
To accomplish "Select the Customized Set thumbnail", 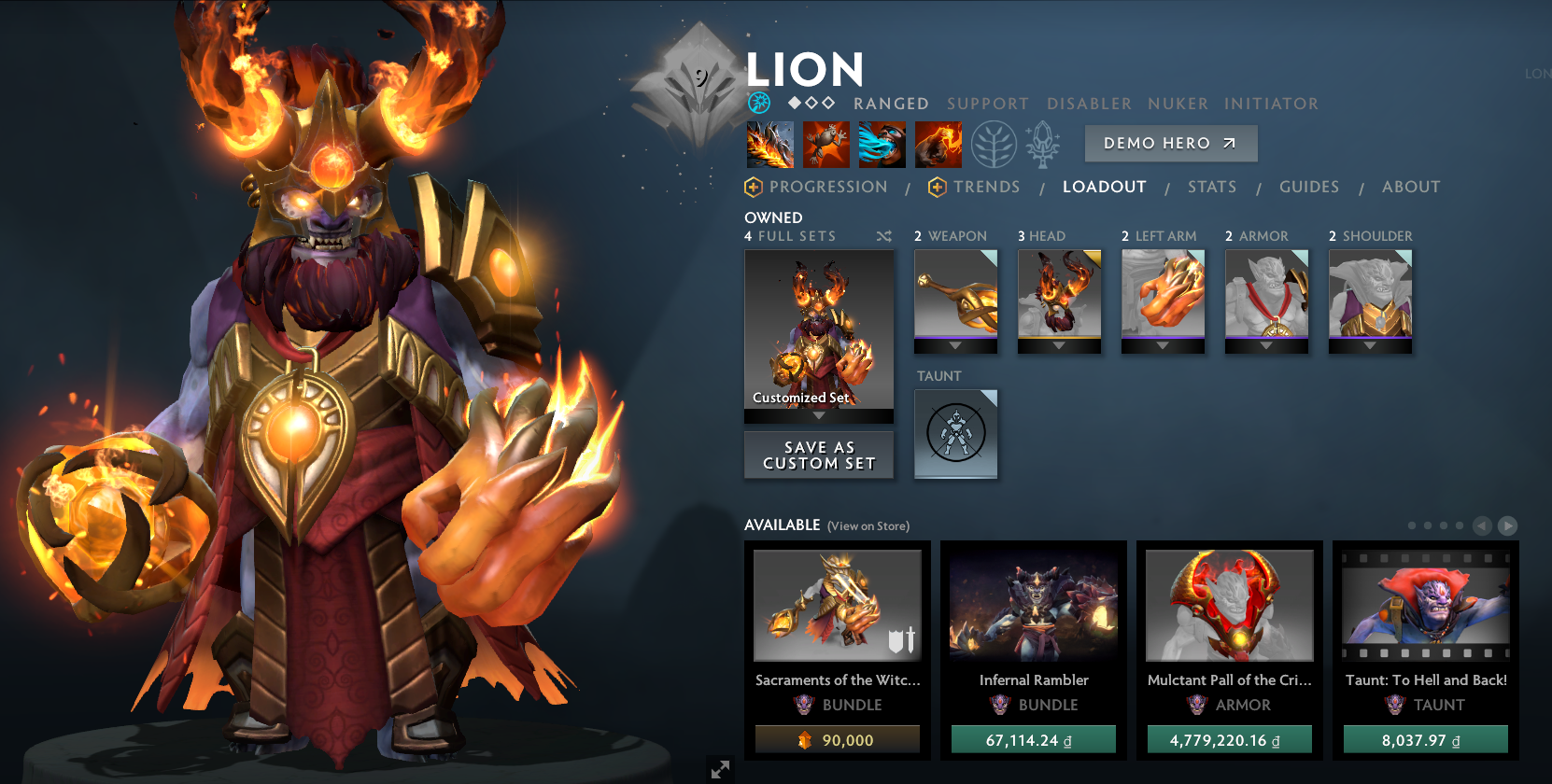I will 818,331.
